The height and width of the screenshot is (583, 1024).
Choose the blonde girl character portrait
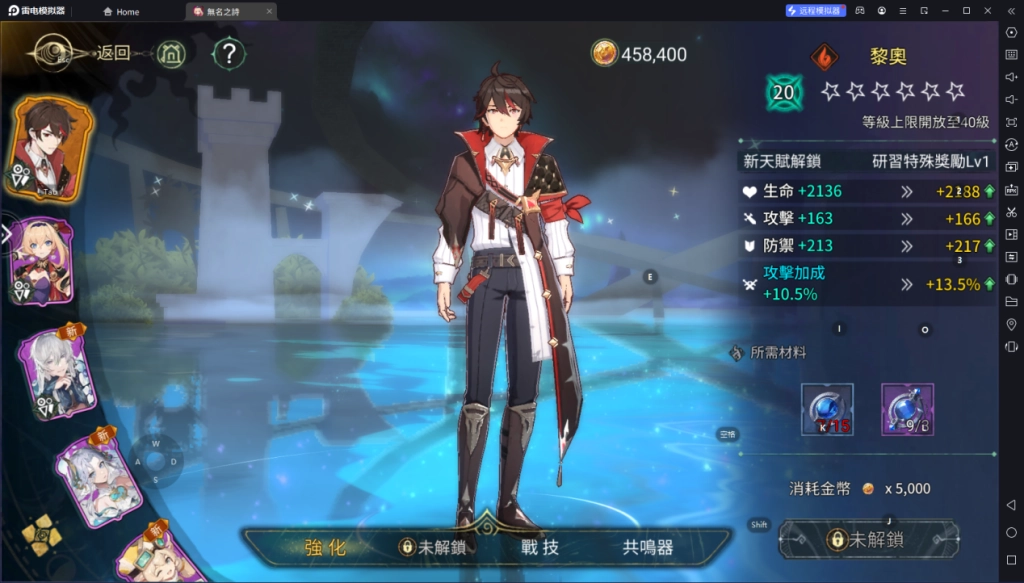(x=42, y=260)
